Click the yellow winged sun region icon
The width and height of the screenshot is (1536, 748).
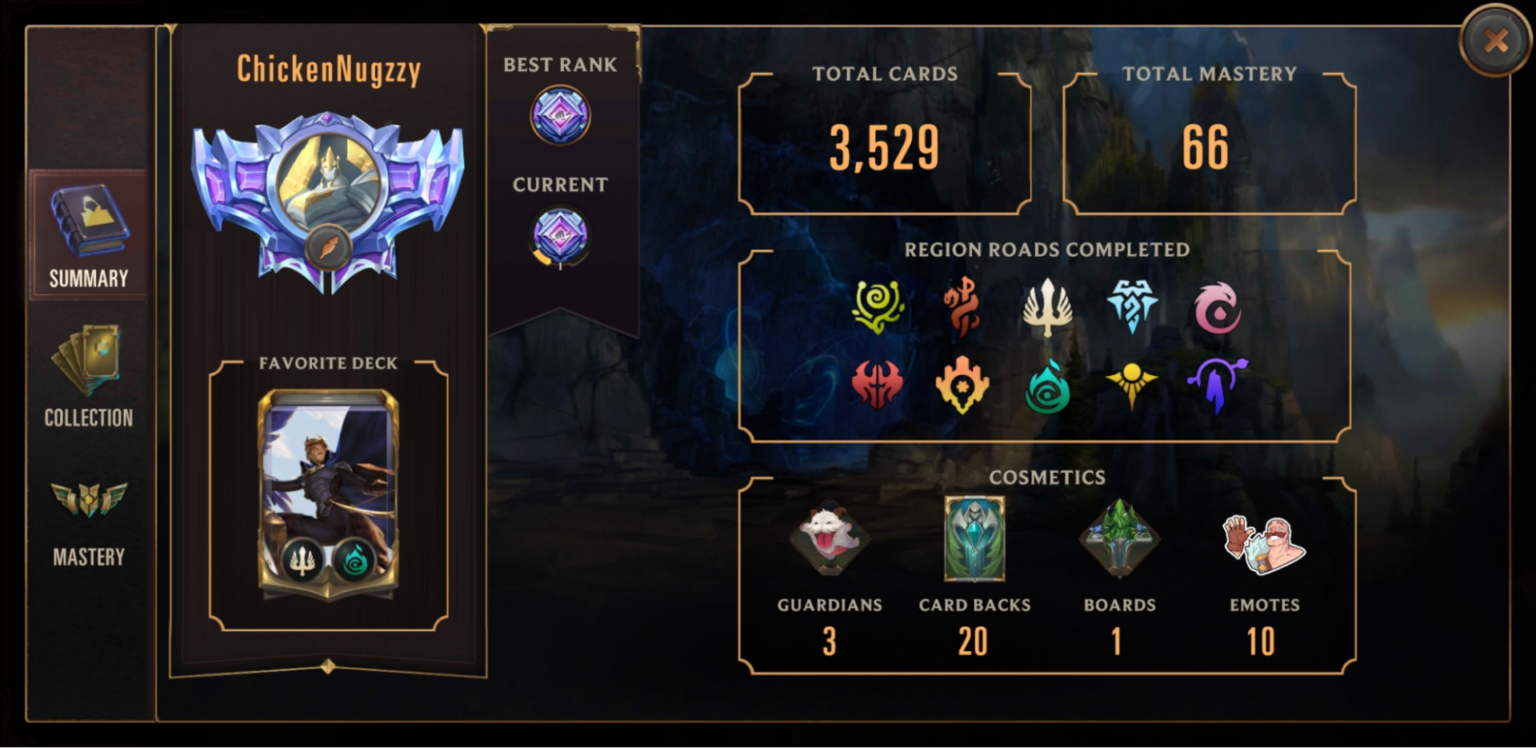pyautogui.click(x=1132, y=385)
